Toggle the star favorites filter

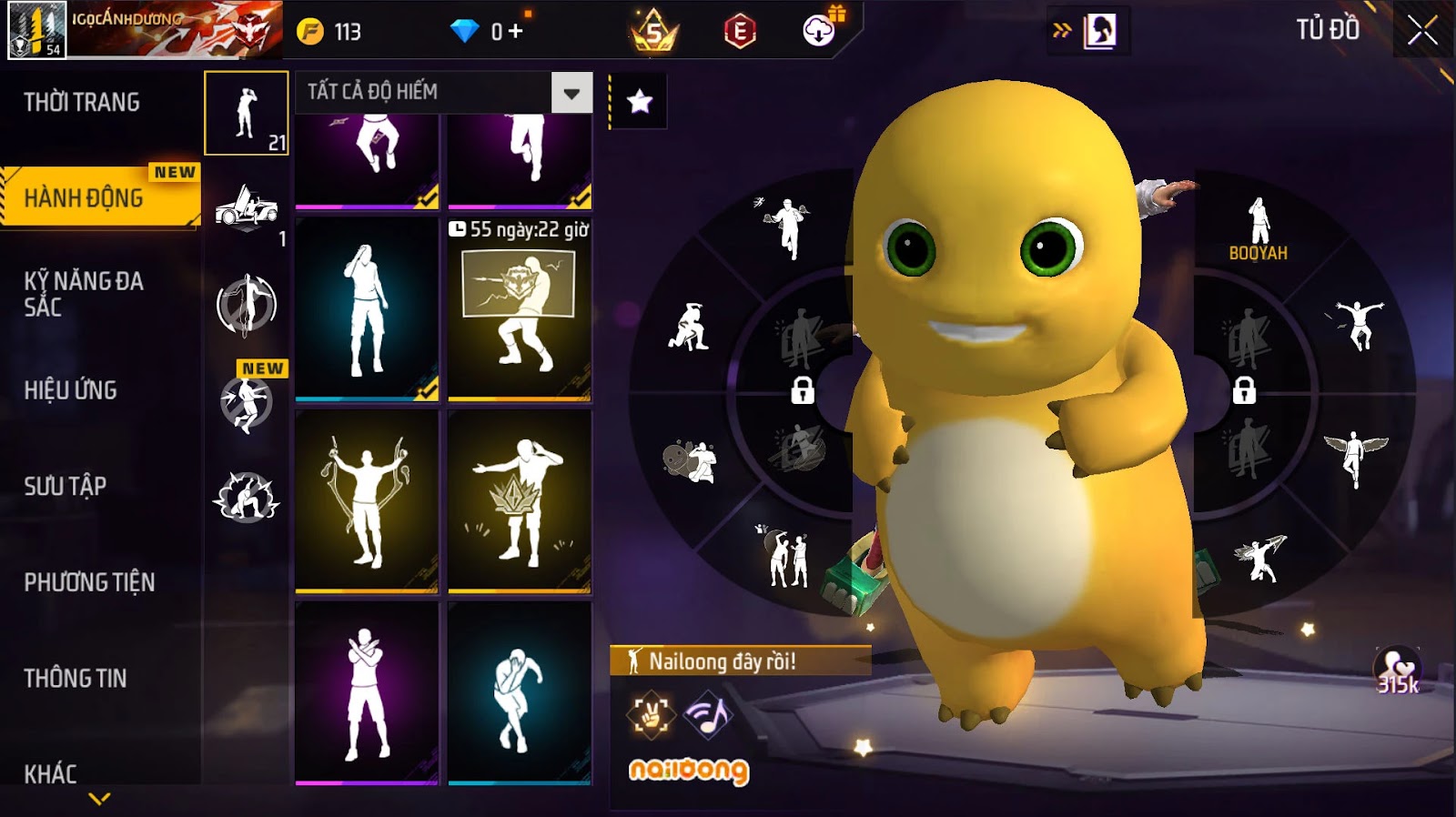[640, 101]
